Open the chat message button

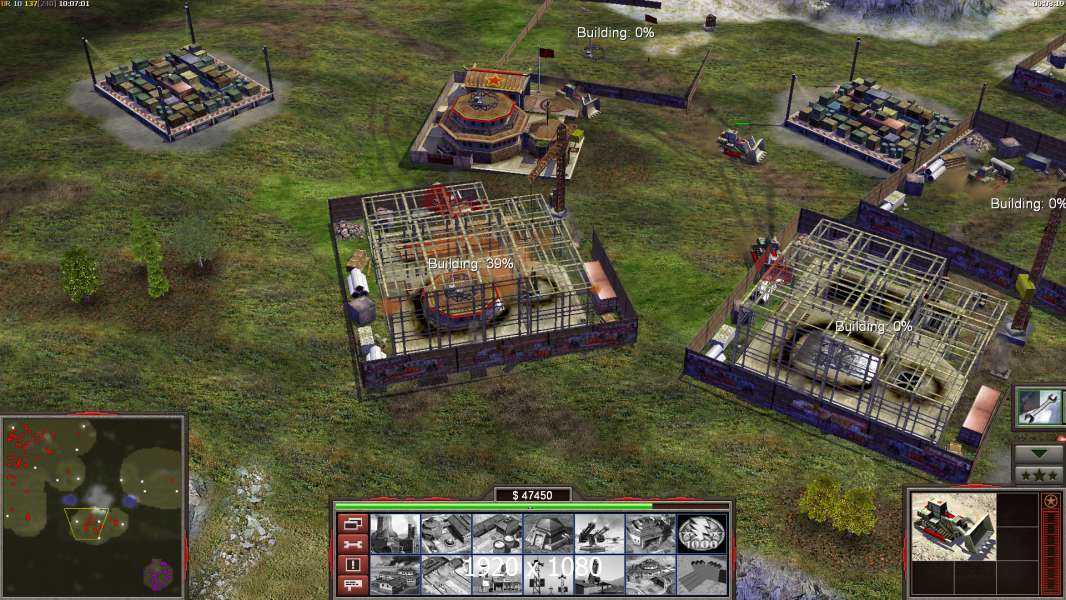[352, 585]
